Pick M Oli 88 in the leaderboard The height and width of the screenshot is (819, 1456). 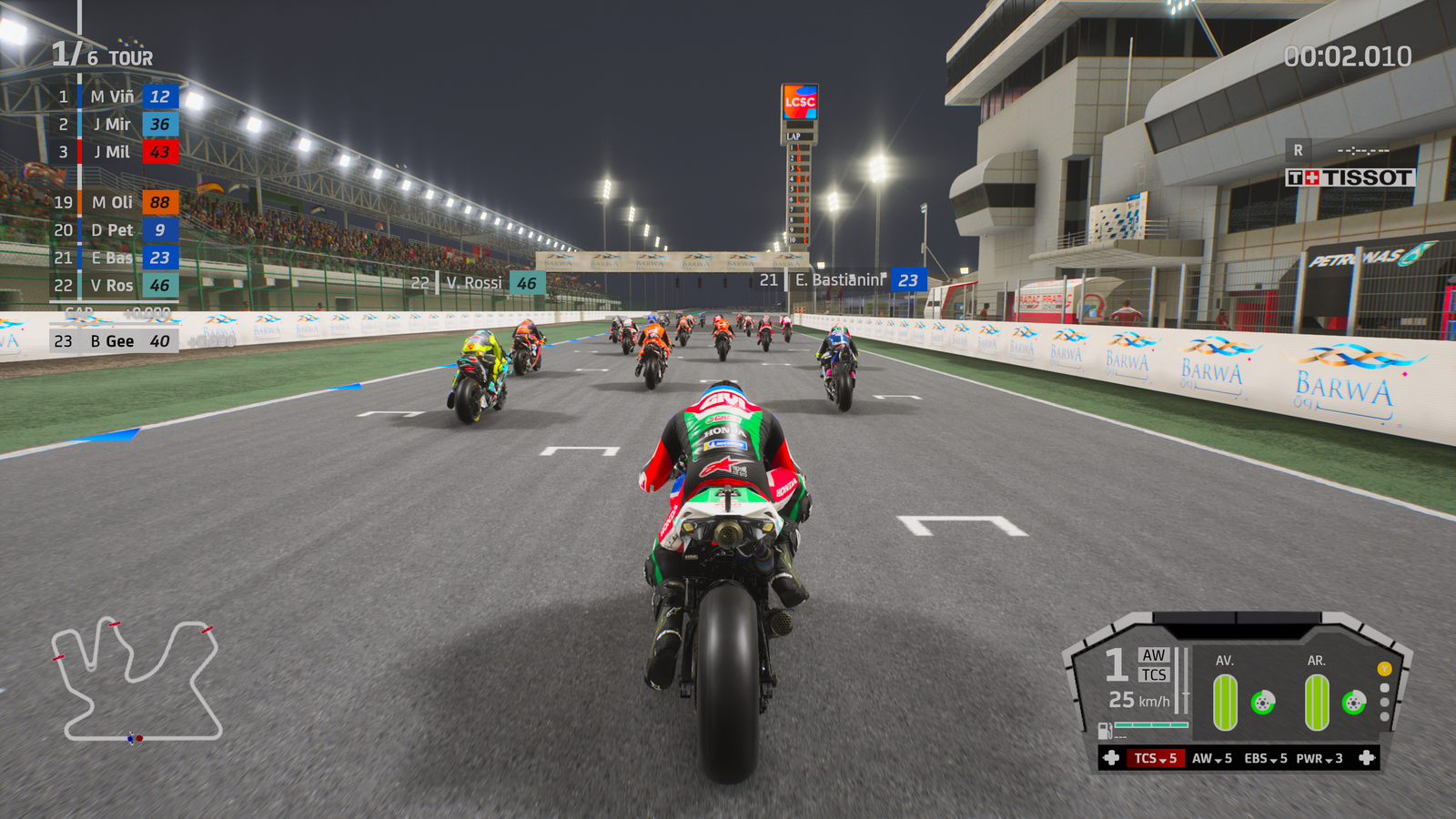click(x=114, y=202)
